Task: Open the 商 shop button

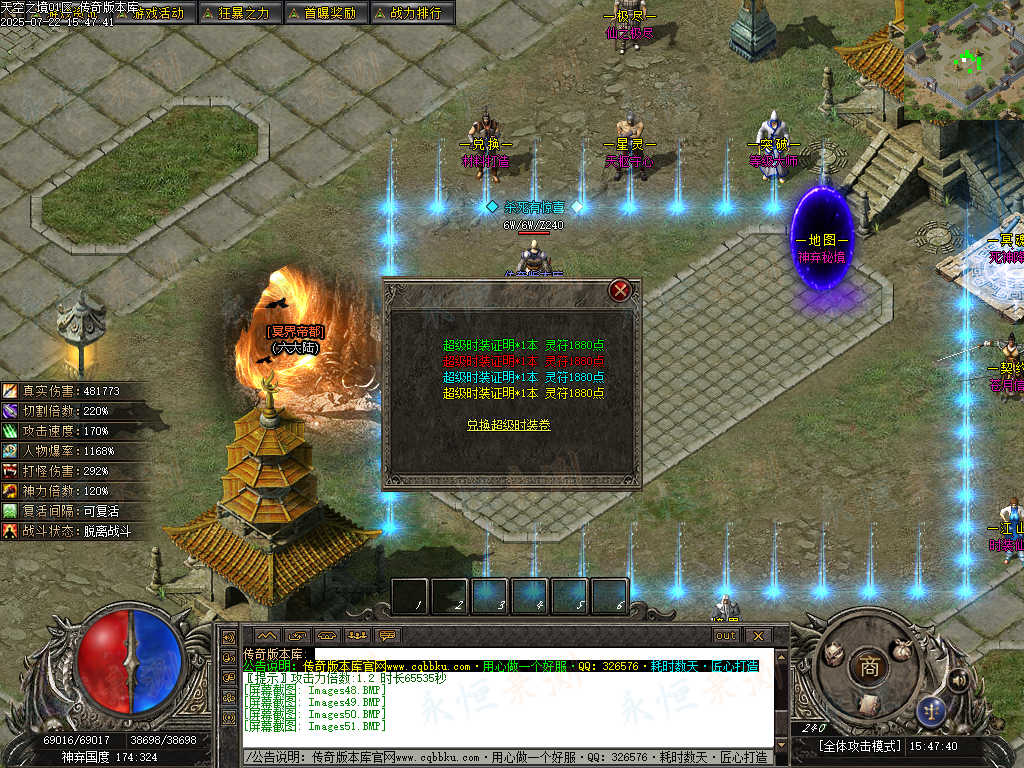Action: point(869,667)
